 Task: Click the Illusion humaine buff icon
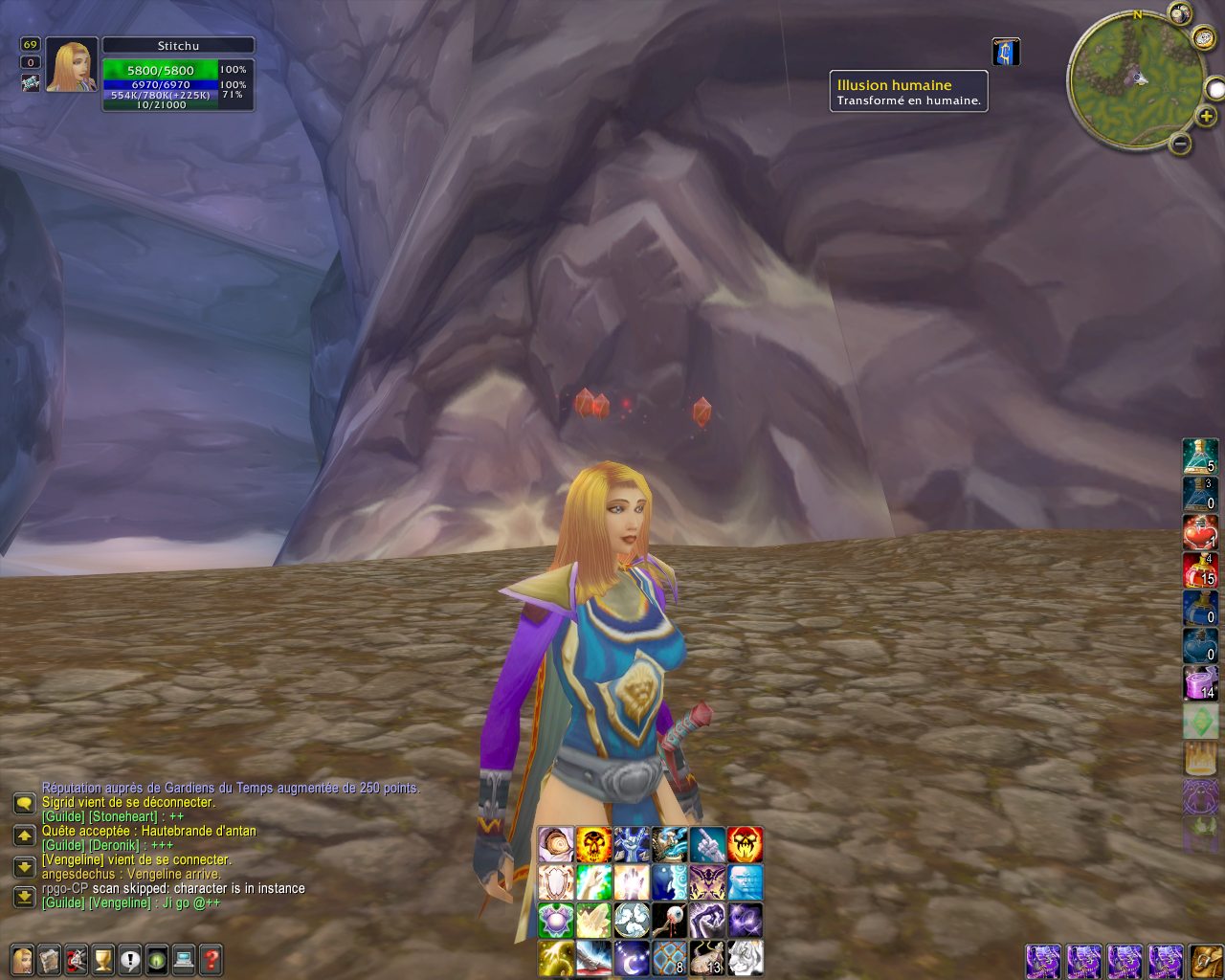tap(1006, 53)
